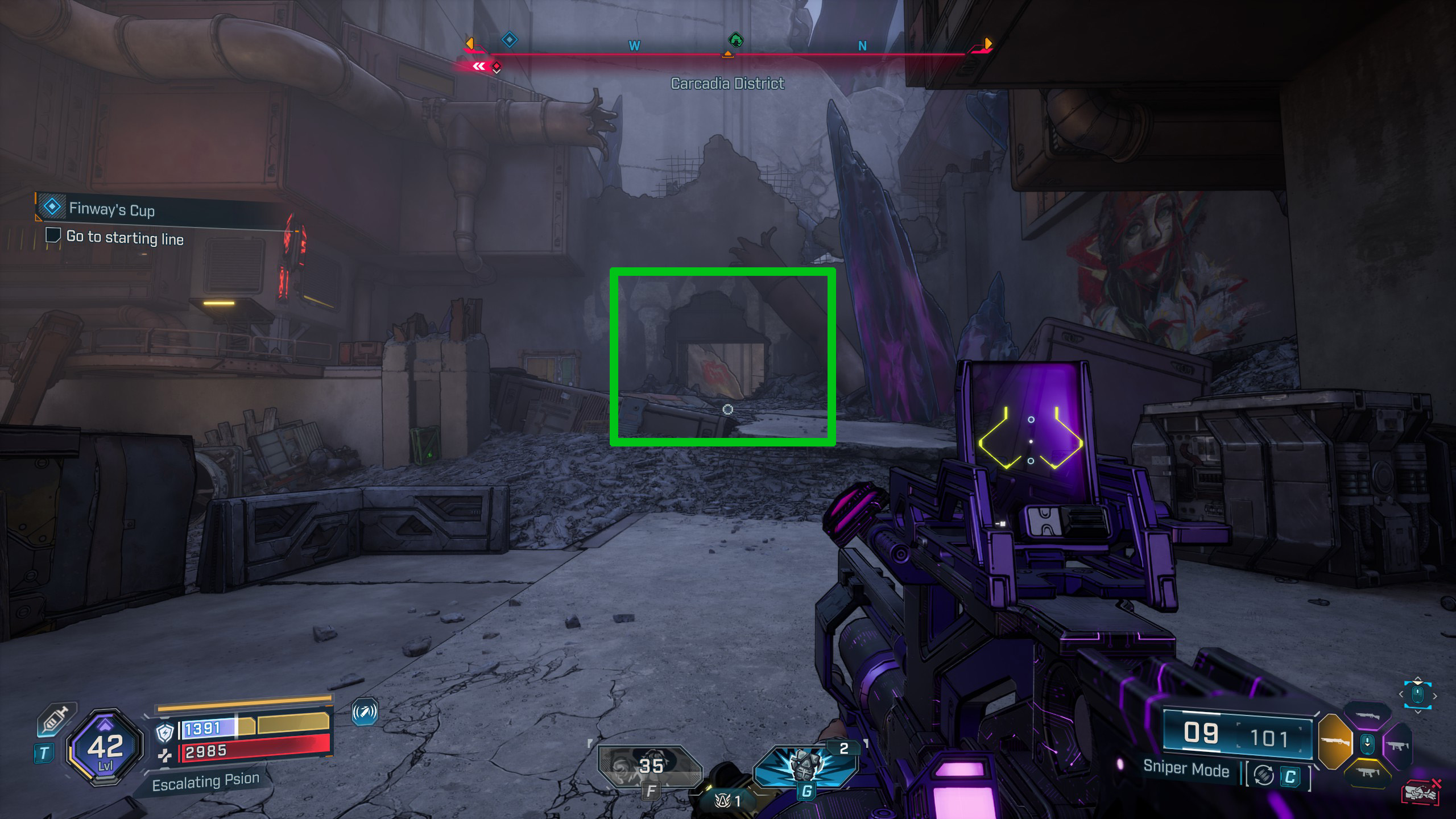This screenshot has height=819, width=1456.
Task: Choose the bottom yellow SMG weapon slot
Action: (1367, 772)
